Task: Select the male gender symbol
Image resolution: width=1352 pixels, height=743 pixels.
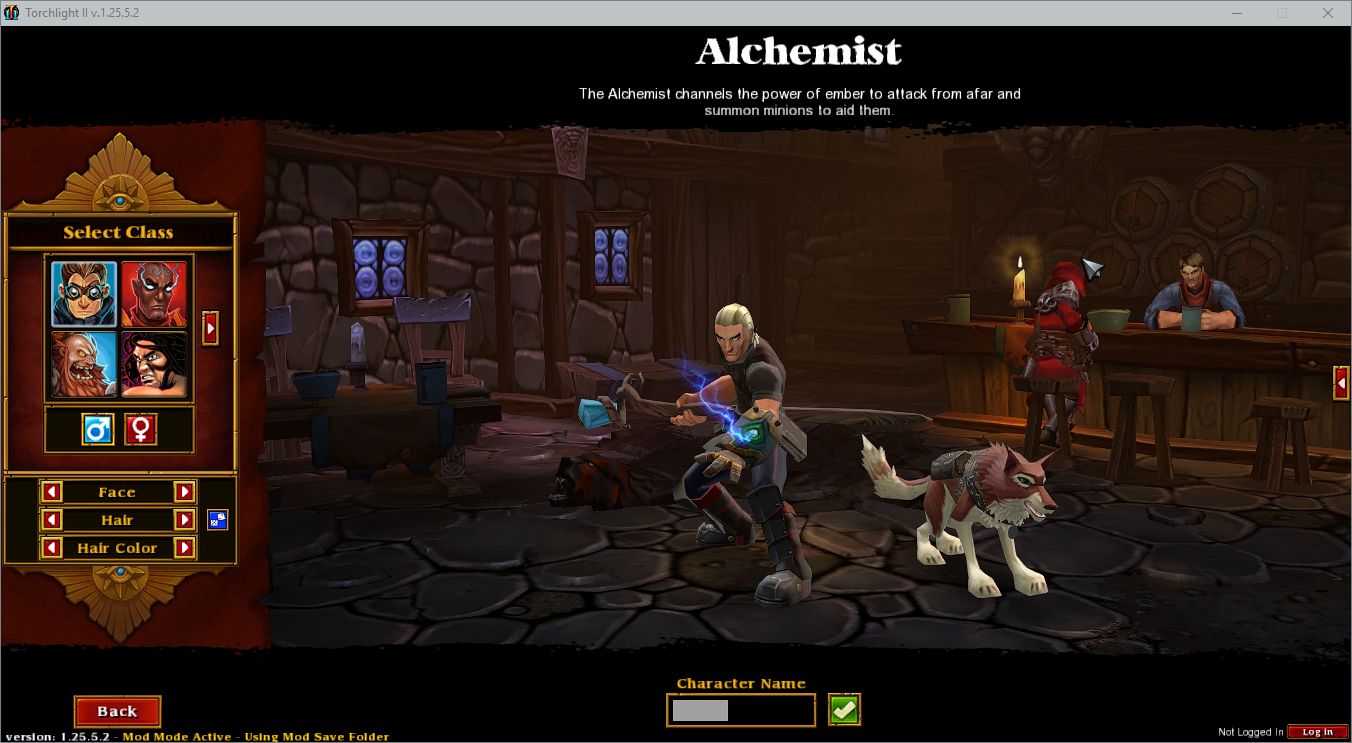Action: click(98, 429)
